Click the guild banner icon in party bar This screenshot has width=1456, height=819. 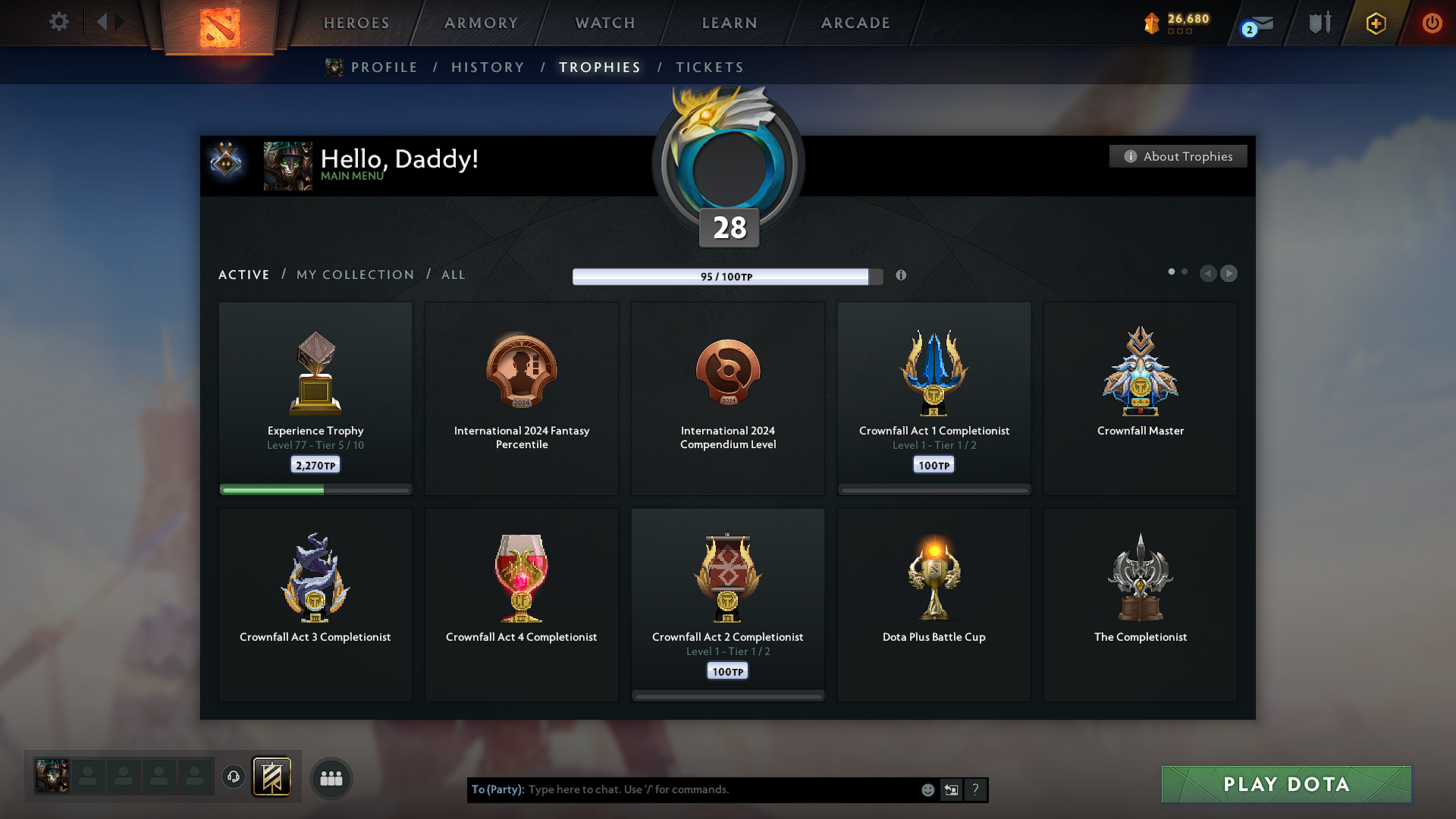click(272, 777)
